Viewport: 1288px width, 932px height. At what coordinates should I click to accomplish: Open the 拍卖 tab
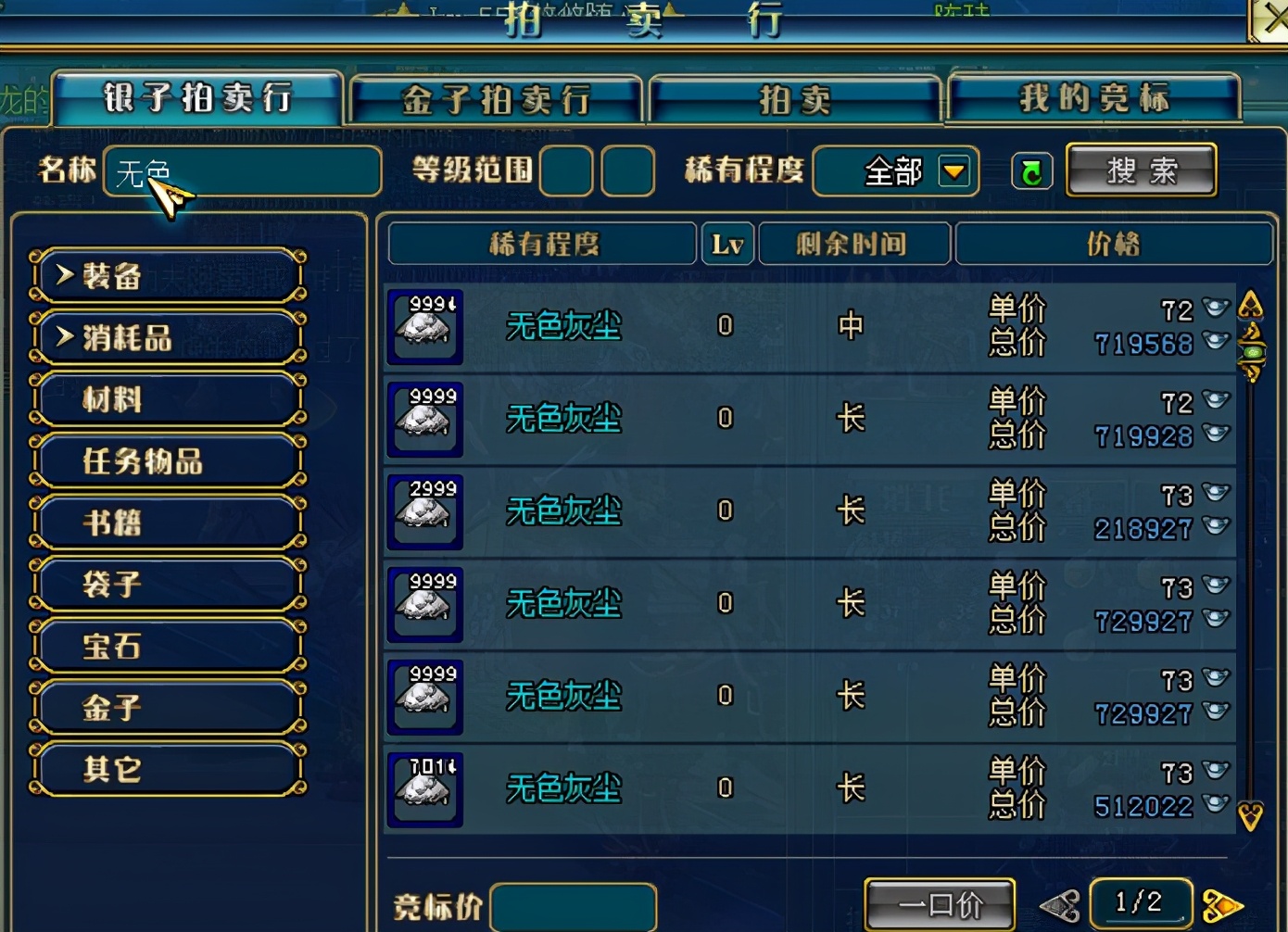(795, 99)
